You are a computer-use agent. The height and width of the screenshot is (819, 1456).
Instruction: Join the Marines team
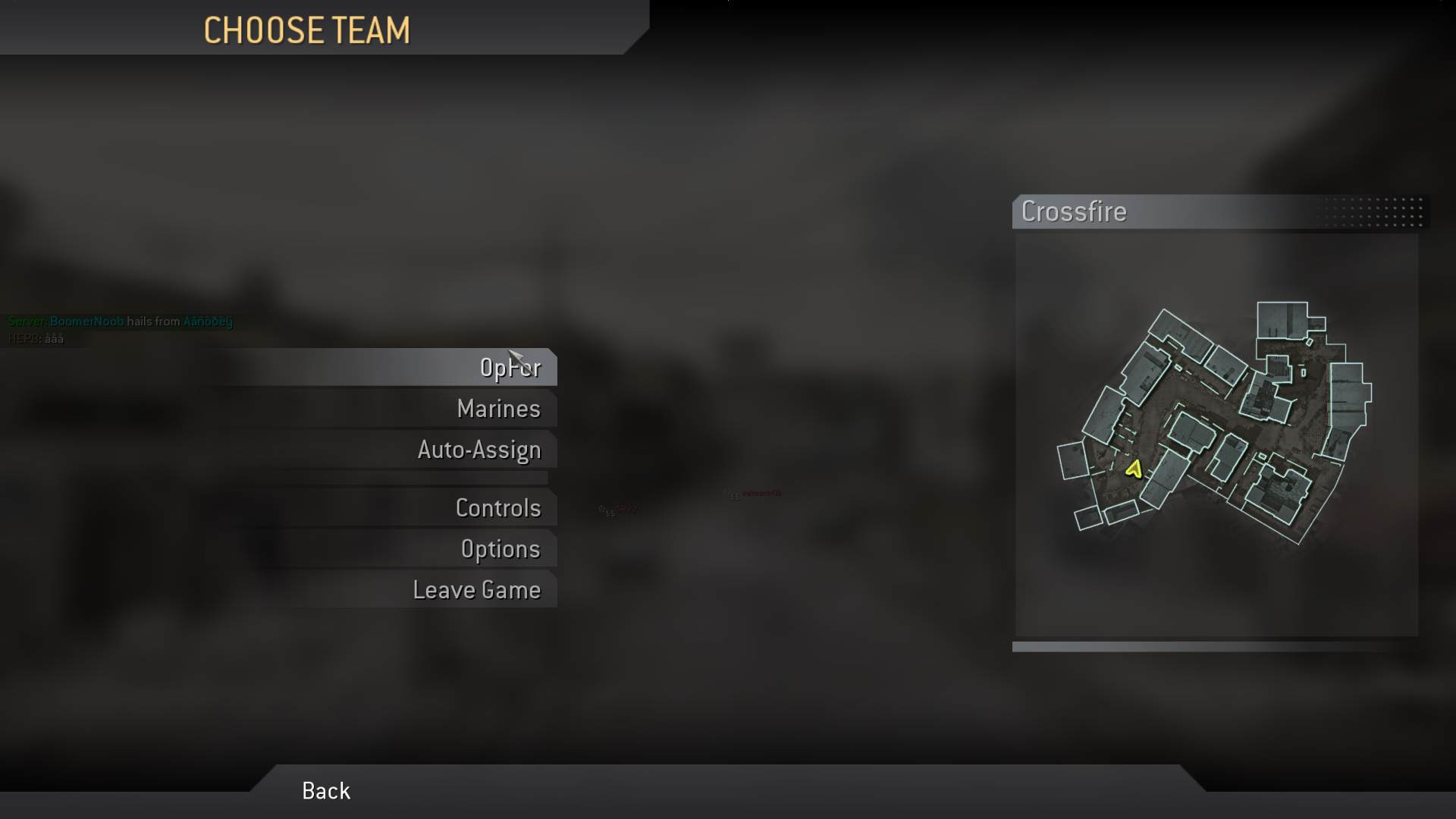[x=497, y=408]
